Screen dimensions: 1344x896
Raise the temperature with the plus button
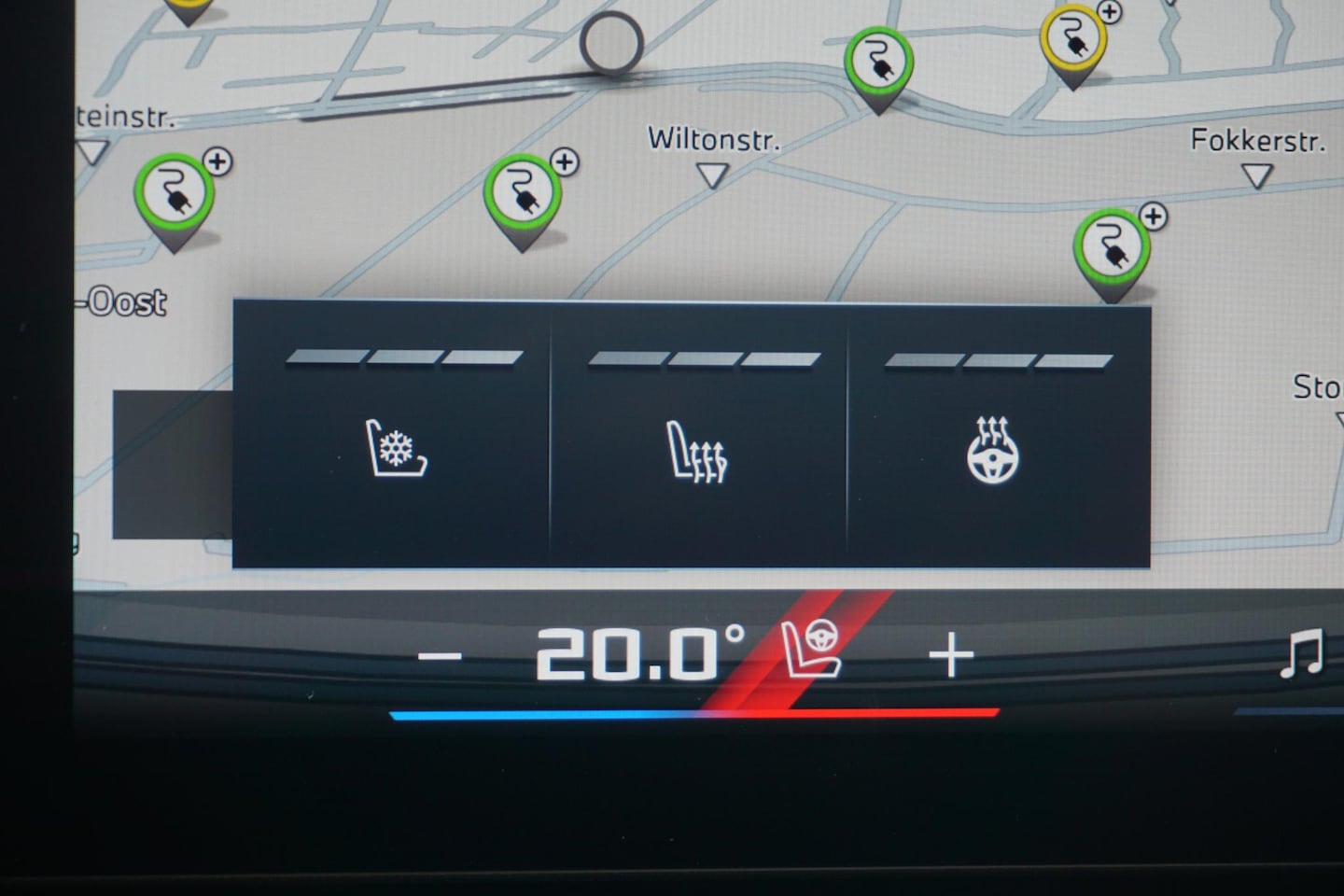(x=951, y=655)
